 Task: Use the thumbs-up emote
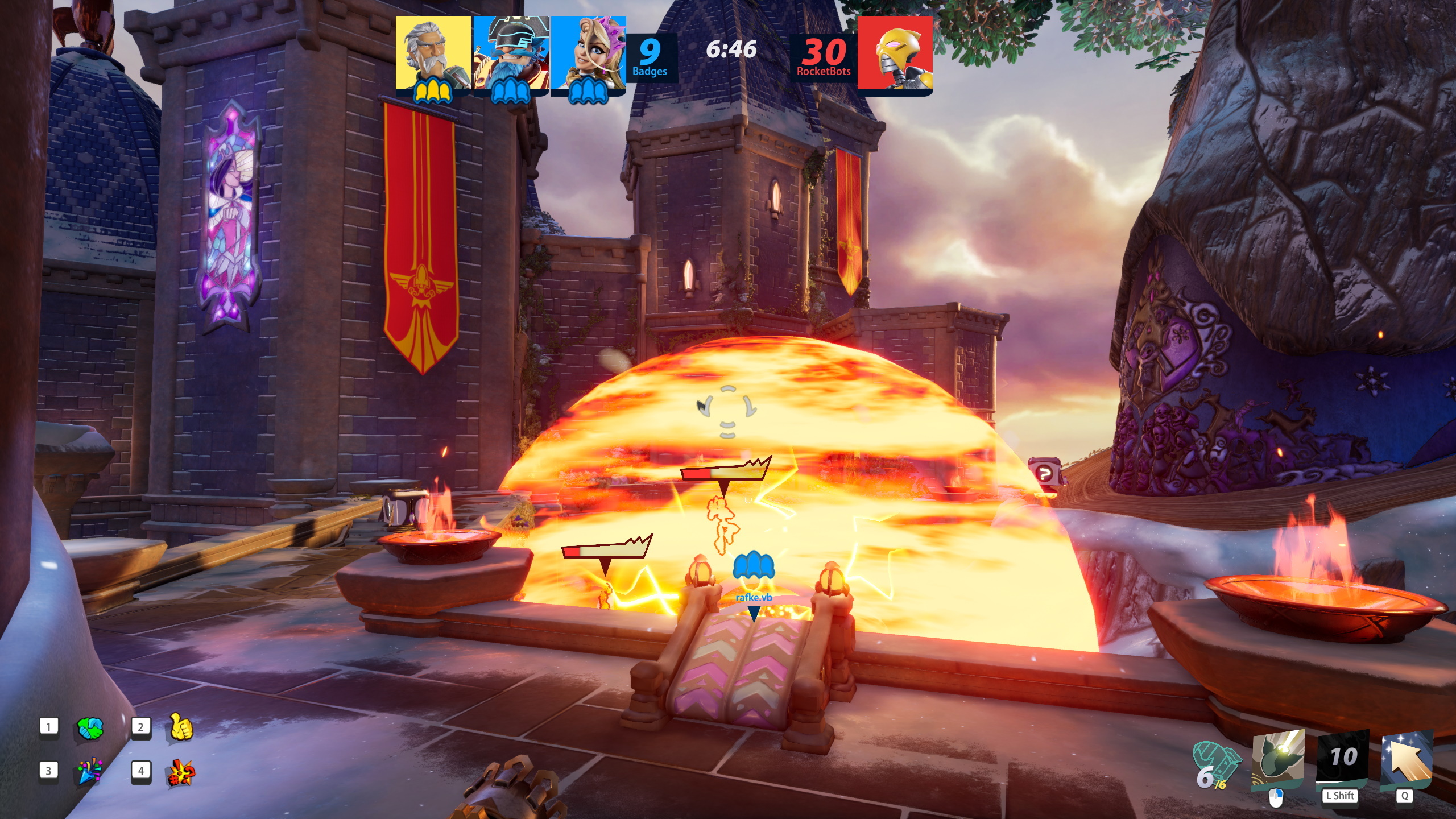click(181, 727)
